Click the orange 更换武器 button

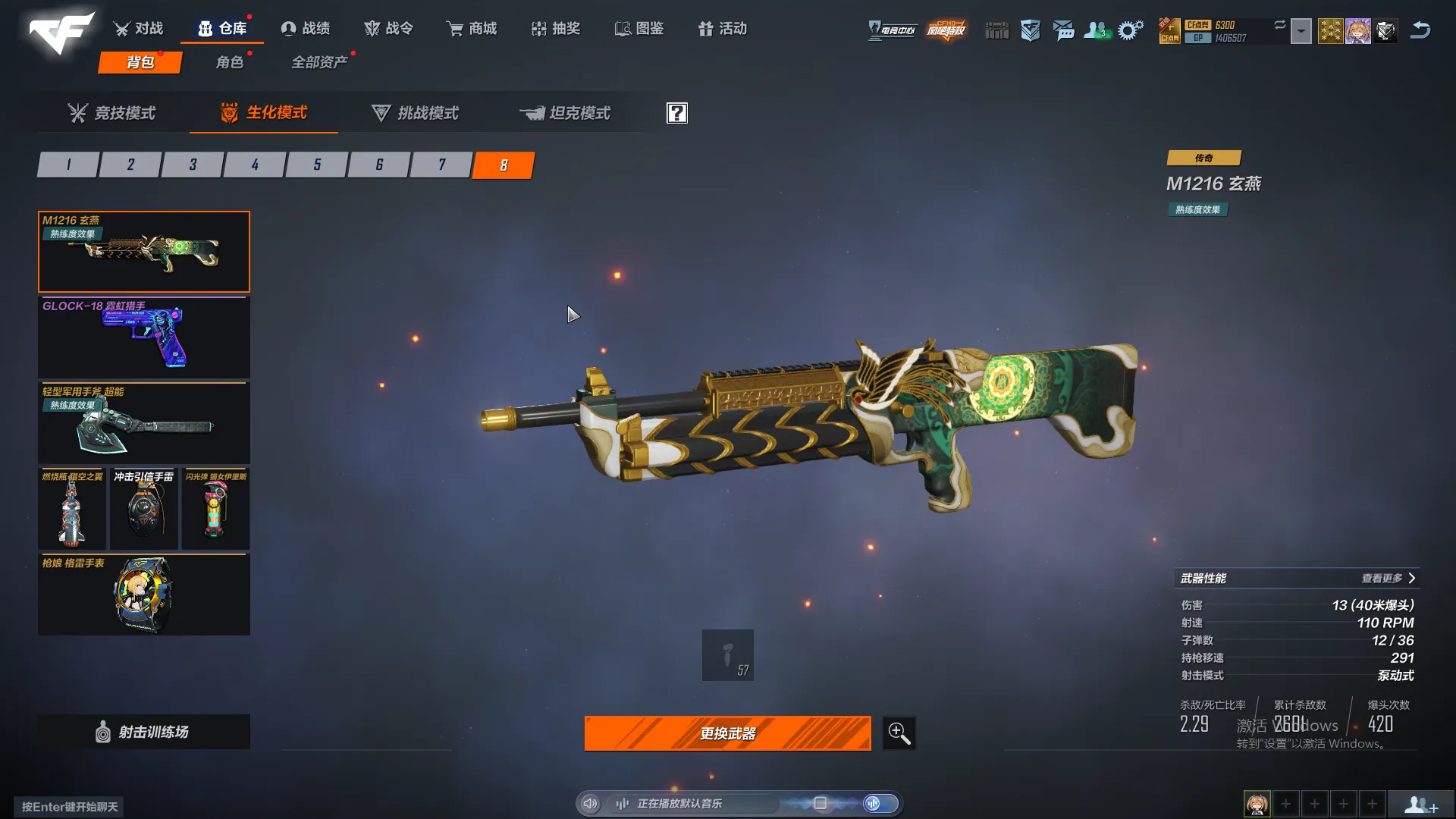click(x=727, y=733)
